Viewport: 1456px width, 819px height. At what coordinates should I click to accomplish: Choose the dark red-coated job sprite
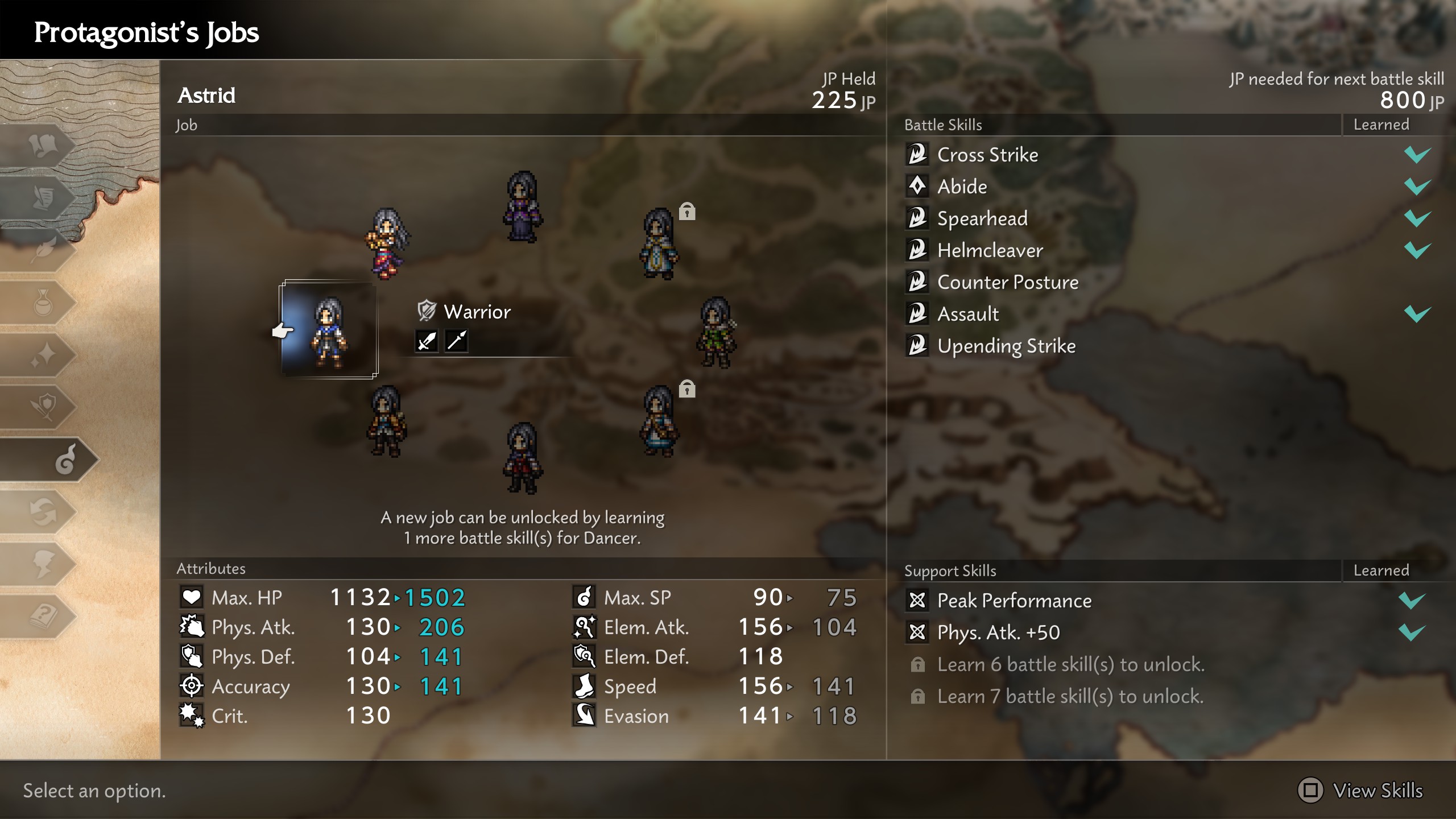(522, 457)
